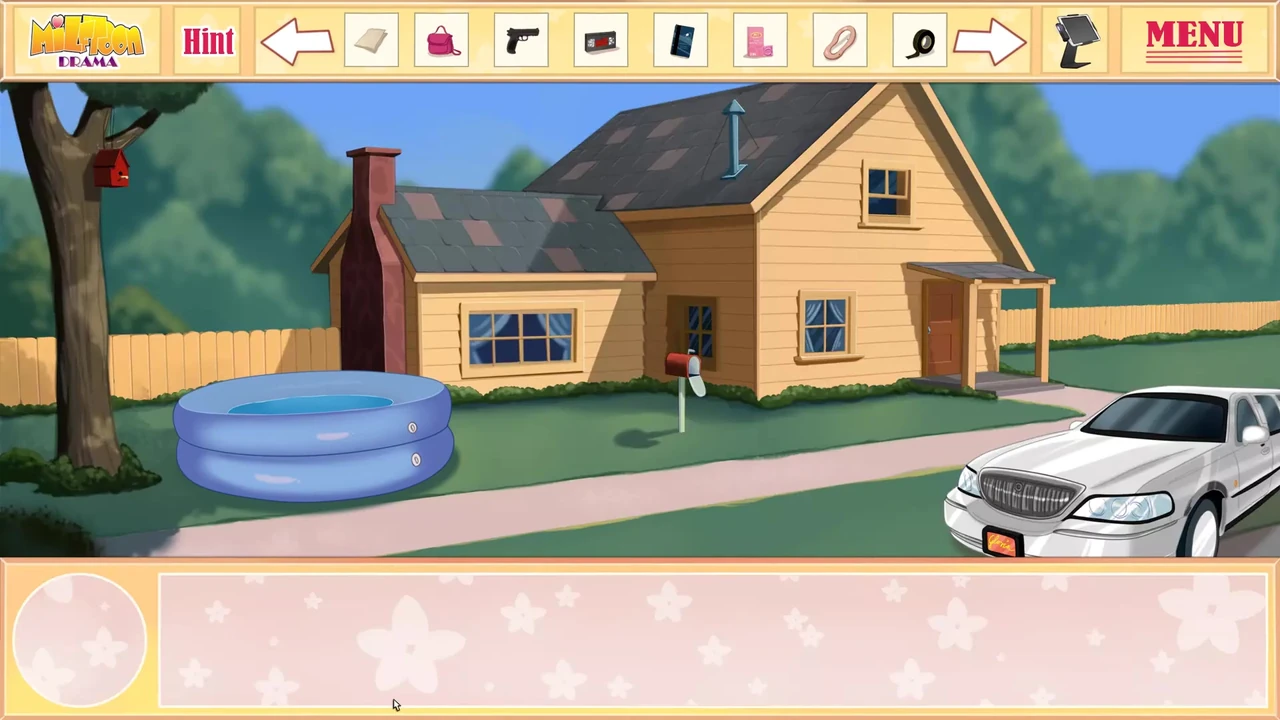
Task: Click the Milftoon Drama logo
Action: pyautogui.click(x=86, y=40)
